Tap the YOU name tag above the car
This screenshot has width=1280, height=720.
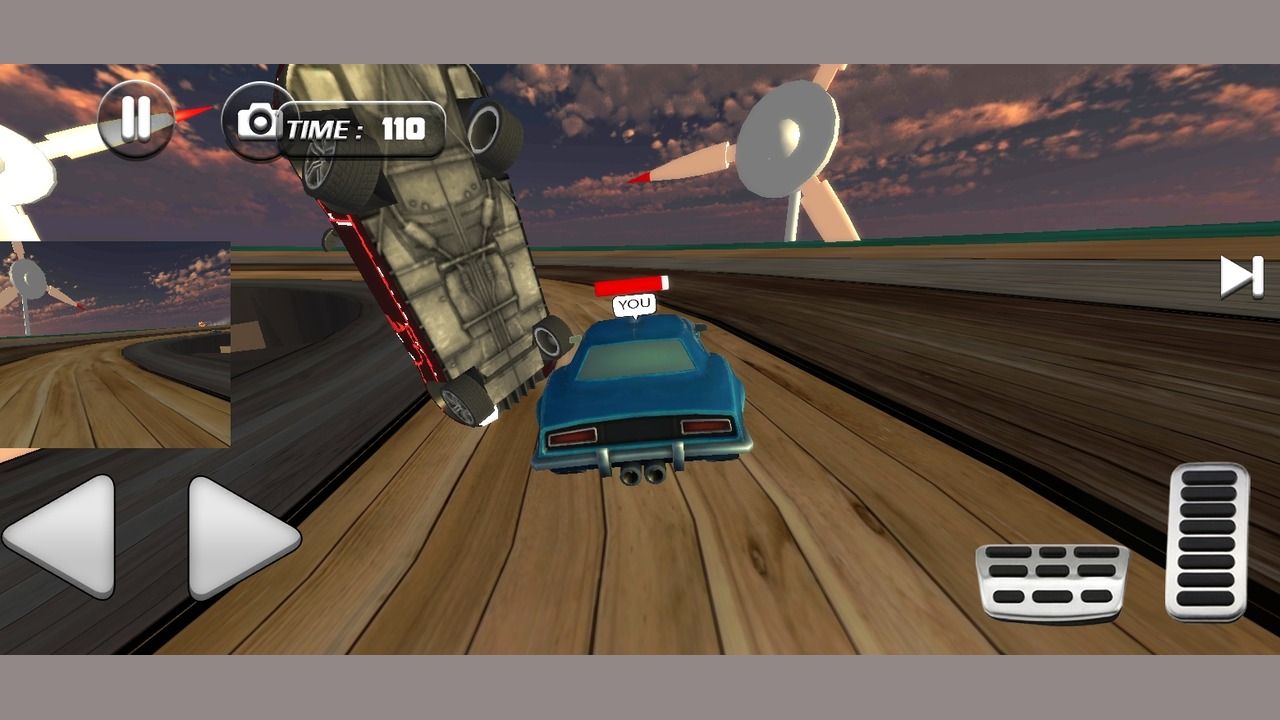click(x=633, y=303)
